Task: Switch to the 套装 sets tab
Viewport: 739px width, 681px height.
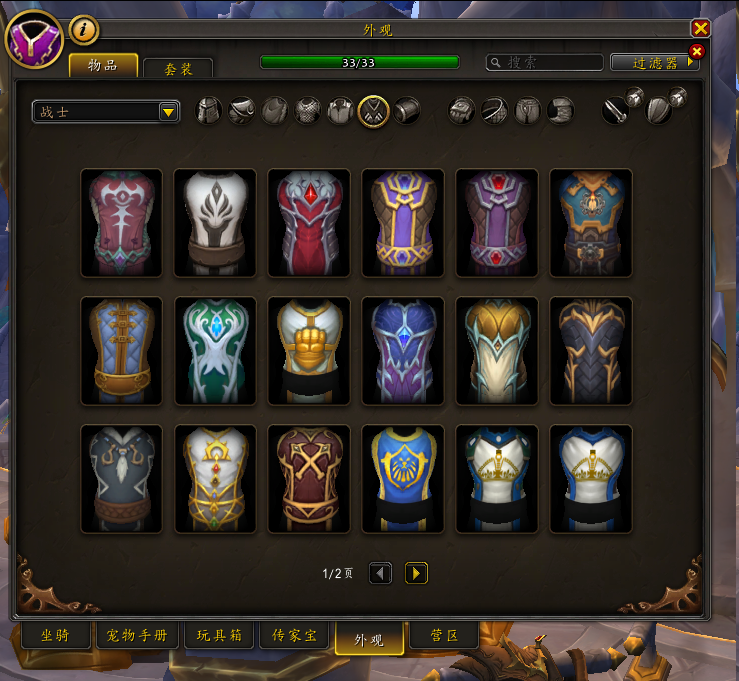Action: pos(177,68)
